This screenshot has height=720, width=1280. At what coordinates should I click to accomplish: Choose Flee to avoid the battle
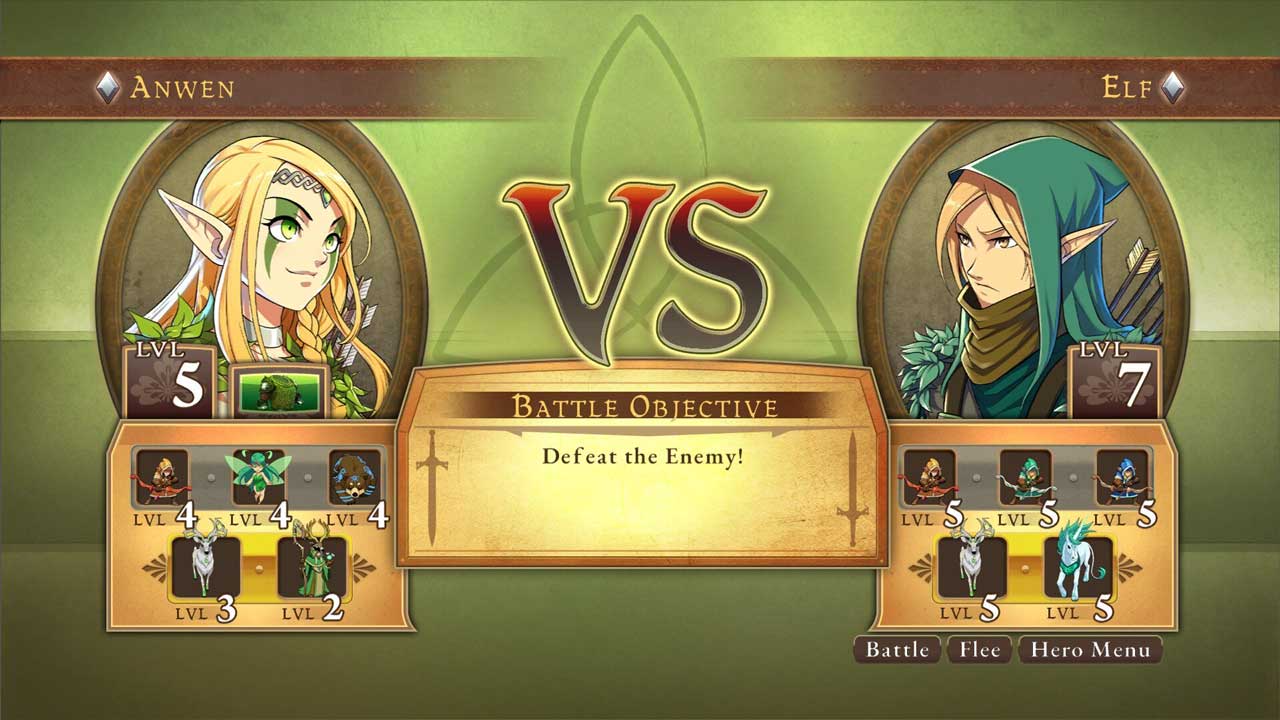tap(979, 650)
